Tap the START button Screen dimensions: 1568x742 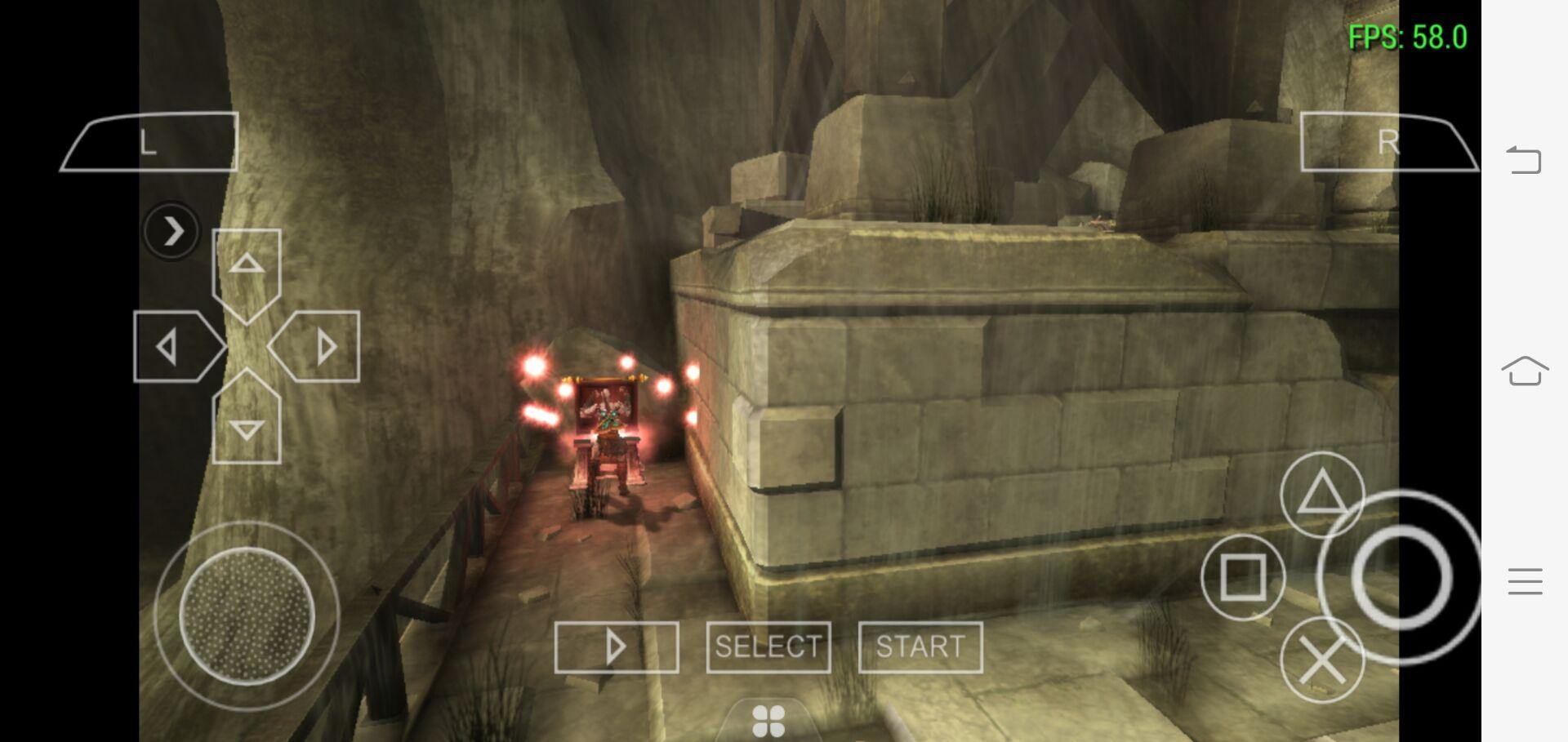[x=920, y=647]
